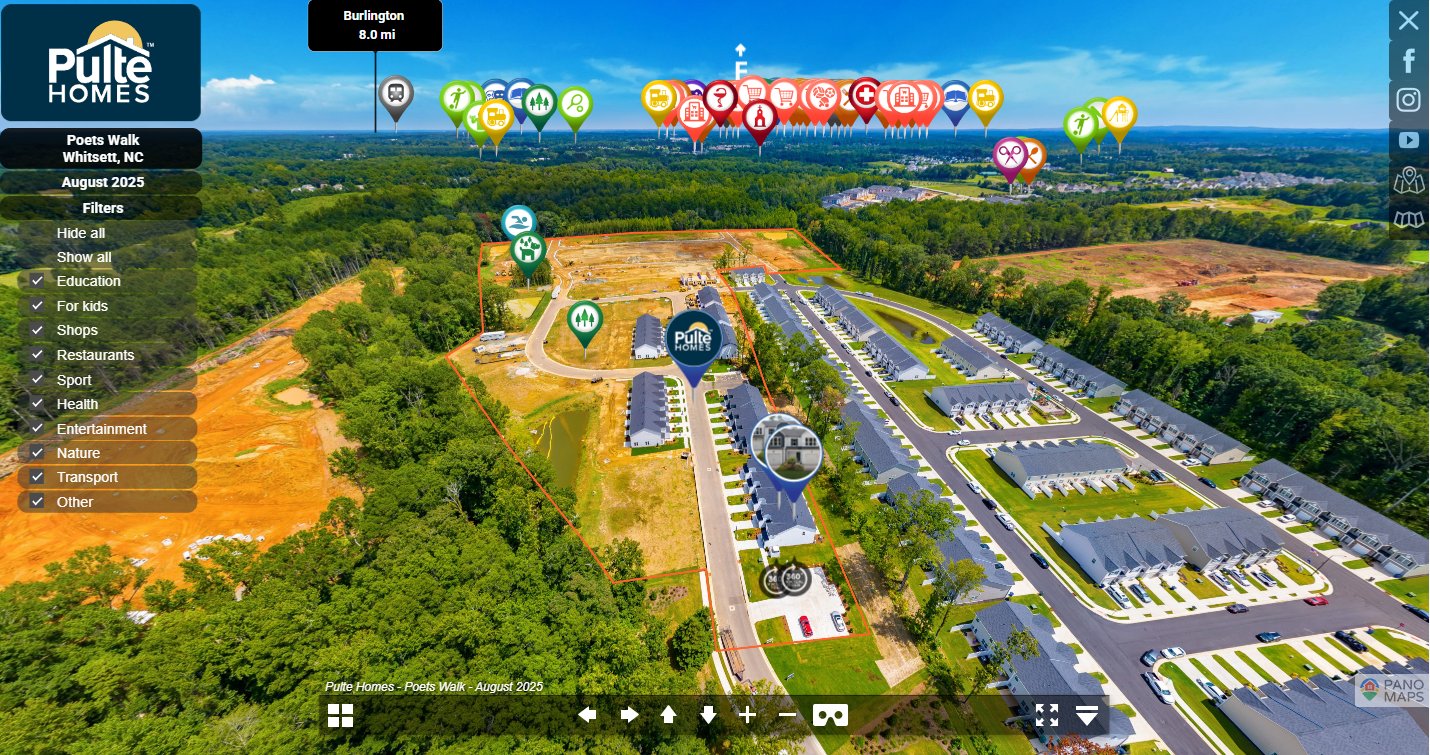Open the panorama thumbnail grid
Viewport: 1430px width, 755px height.
point(341,715)
